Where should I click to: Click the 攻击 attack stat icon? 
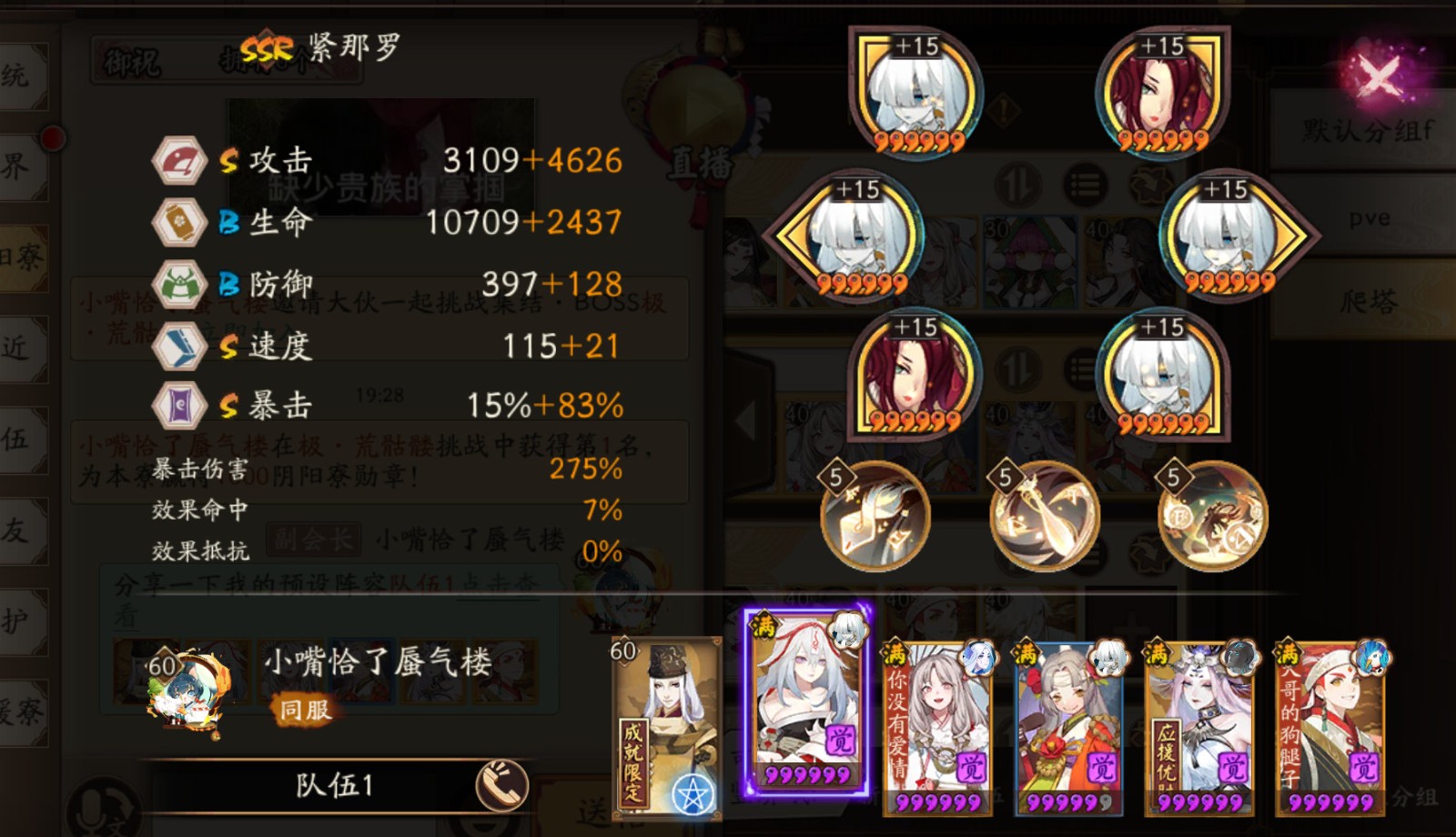(179, 164)
